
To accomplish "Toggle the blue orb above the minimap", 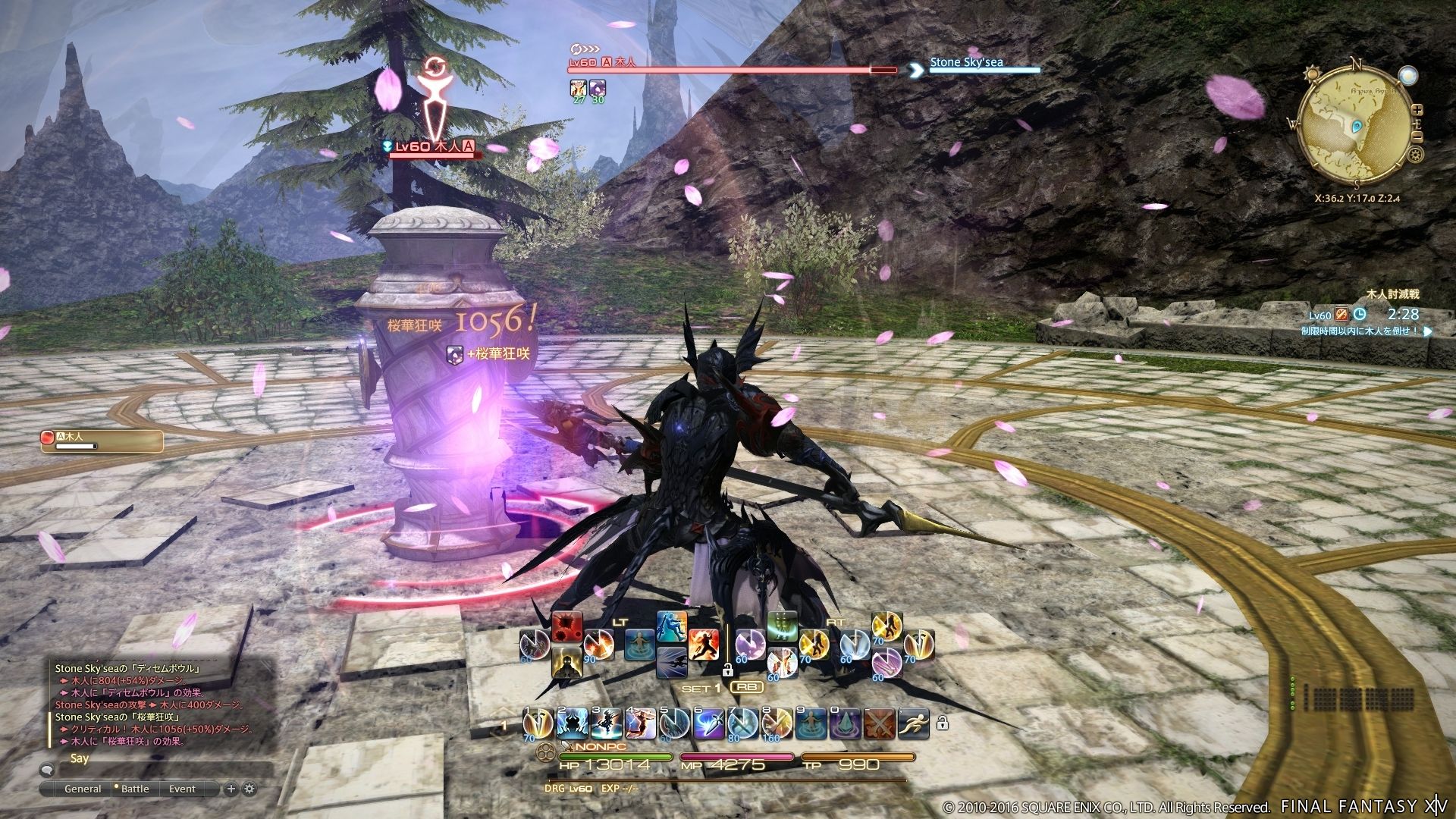I will pos(1409,76).
